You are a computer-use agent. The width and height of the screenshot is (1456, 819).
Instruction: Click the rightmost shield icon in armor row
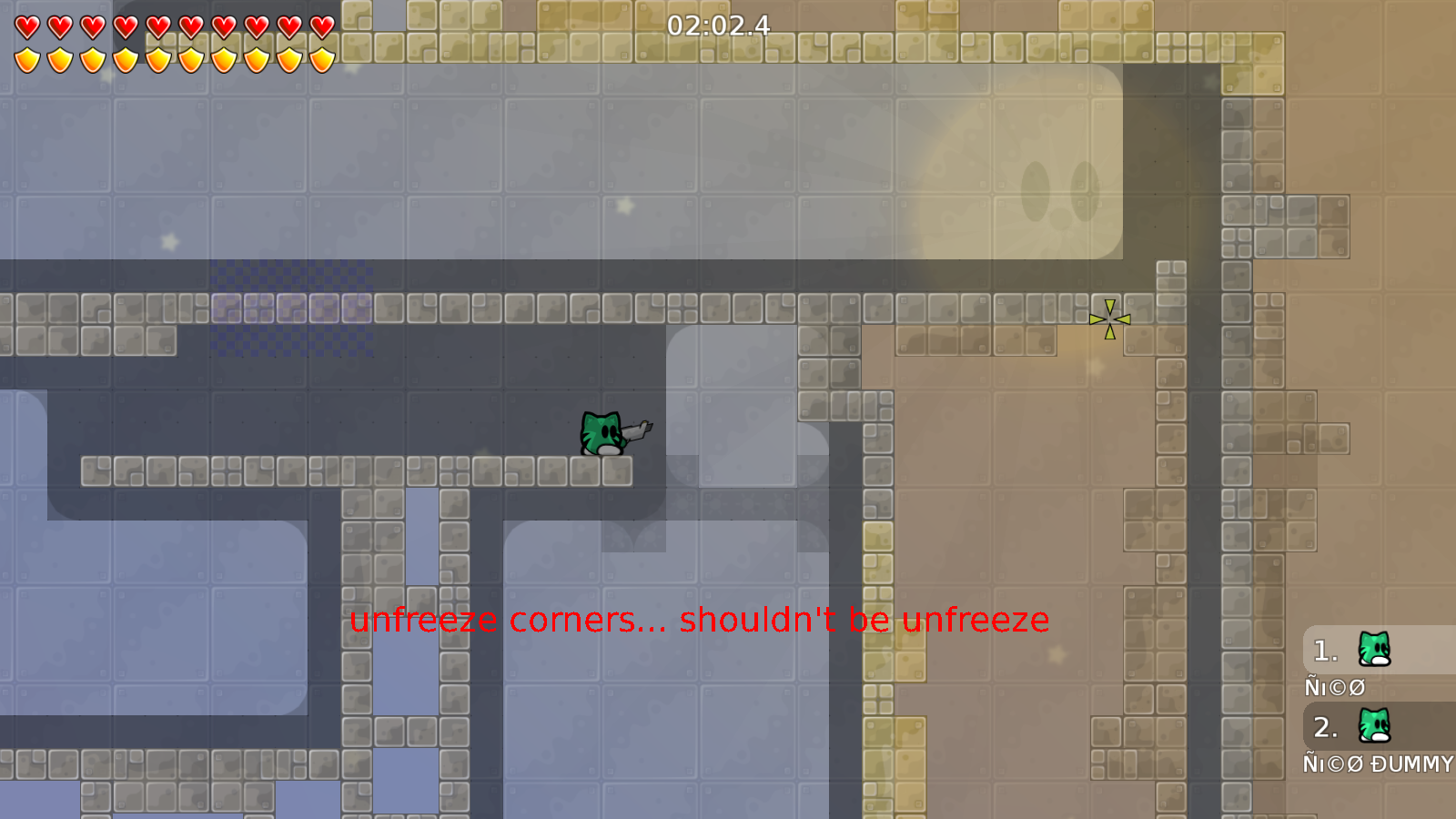click(320, 58)
